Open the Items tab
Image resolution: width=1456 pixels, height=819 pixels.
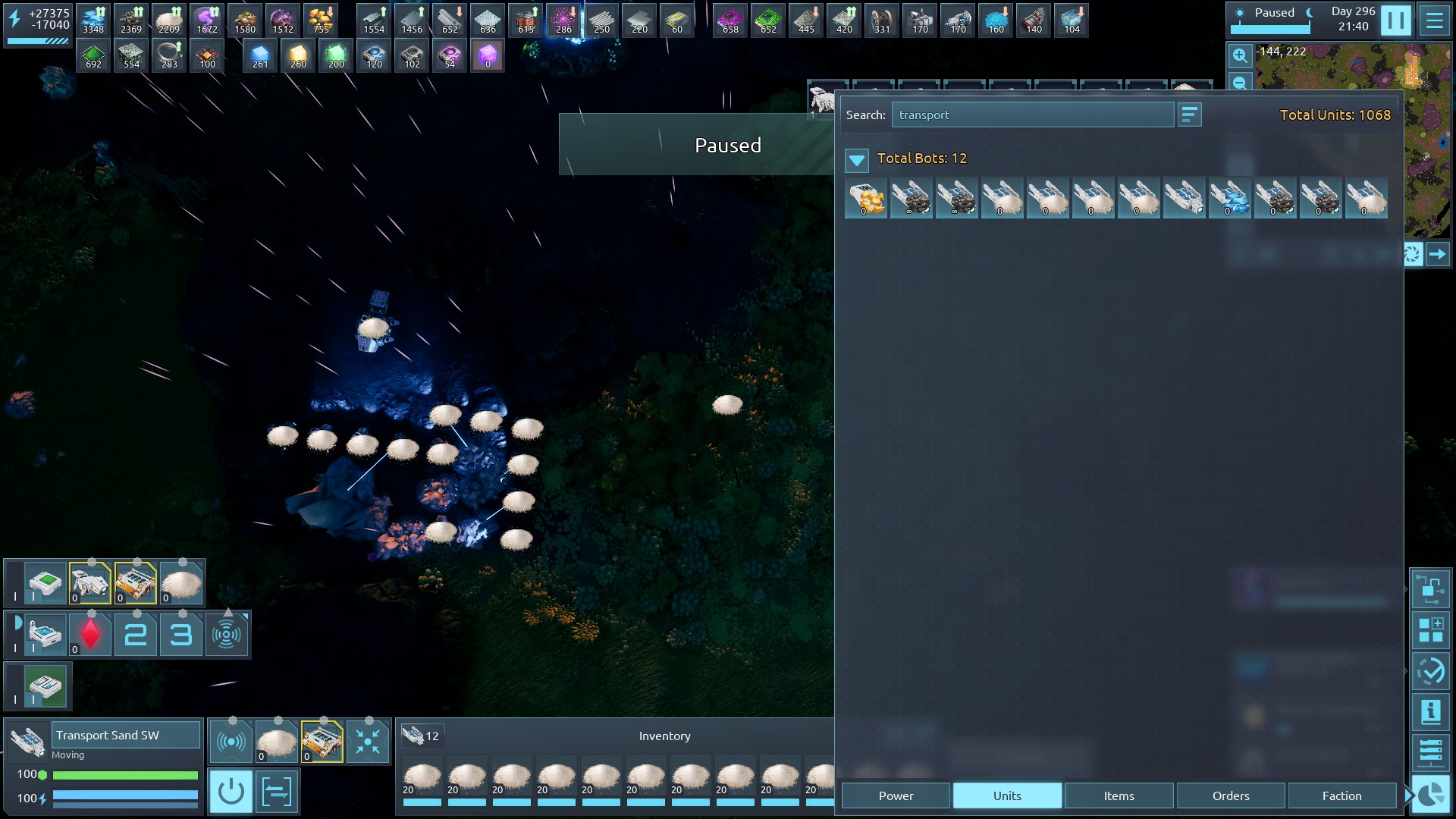(x=1119, y=795)
